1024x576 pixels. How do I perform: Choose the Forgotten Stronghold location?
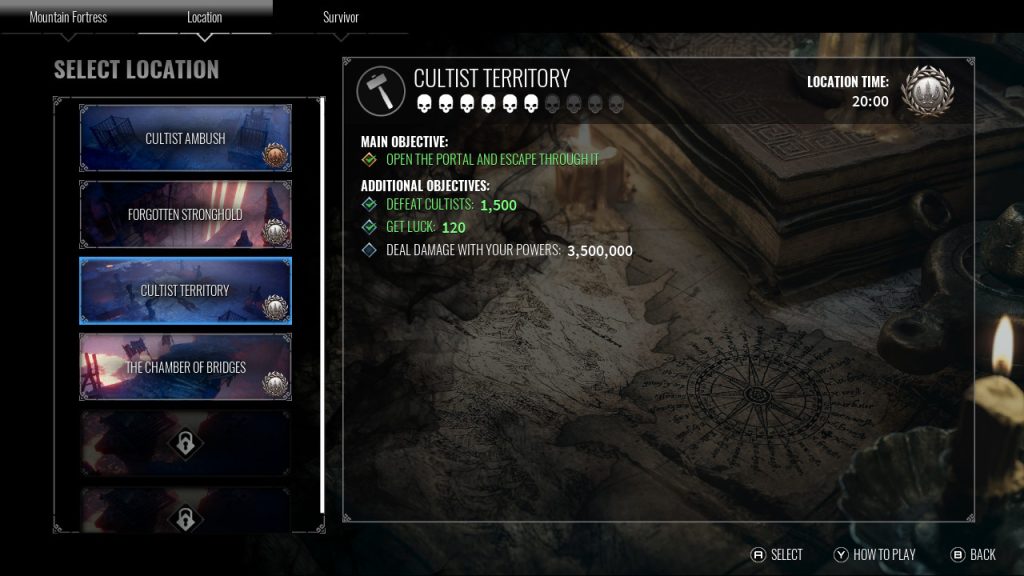[x=185, y=214]
